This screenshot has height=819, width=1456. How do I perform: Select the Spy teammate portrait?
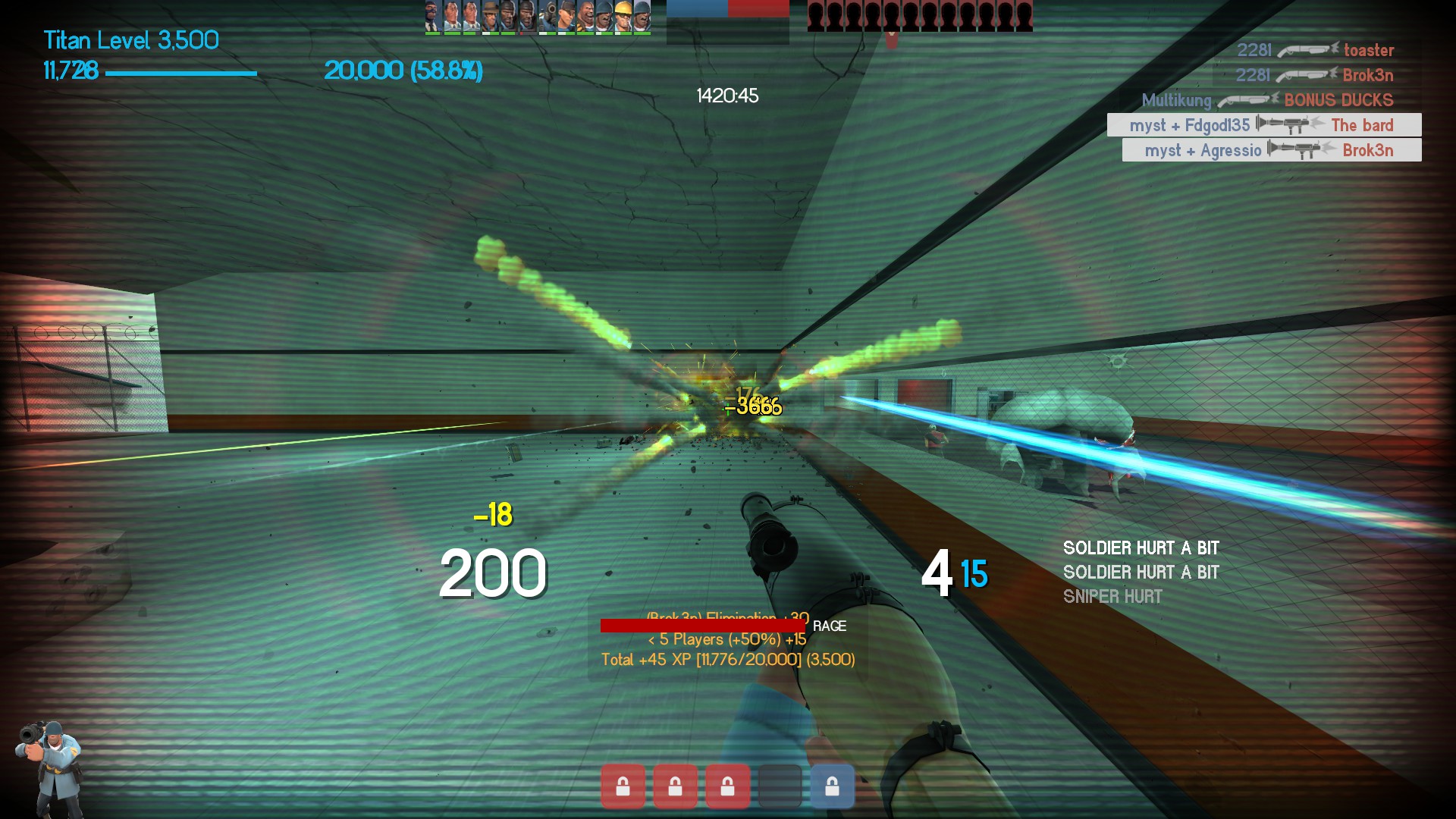click(432, 16)
